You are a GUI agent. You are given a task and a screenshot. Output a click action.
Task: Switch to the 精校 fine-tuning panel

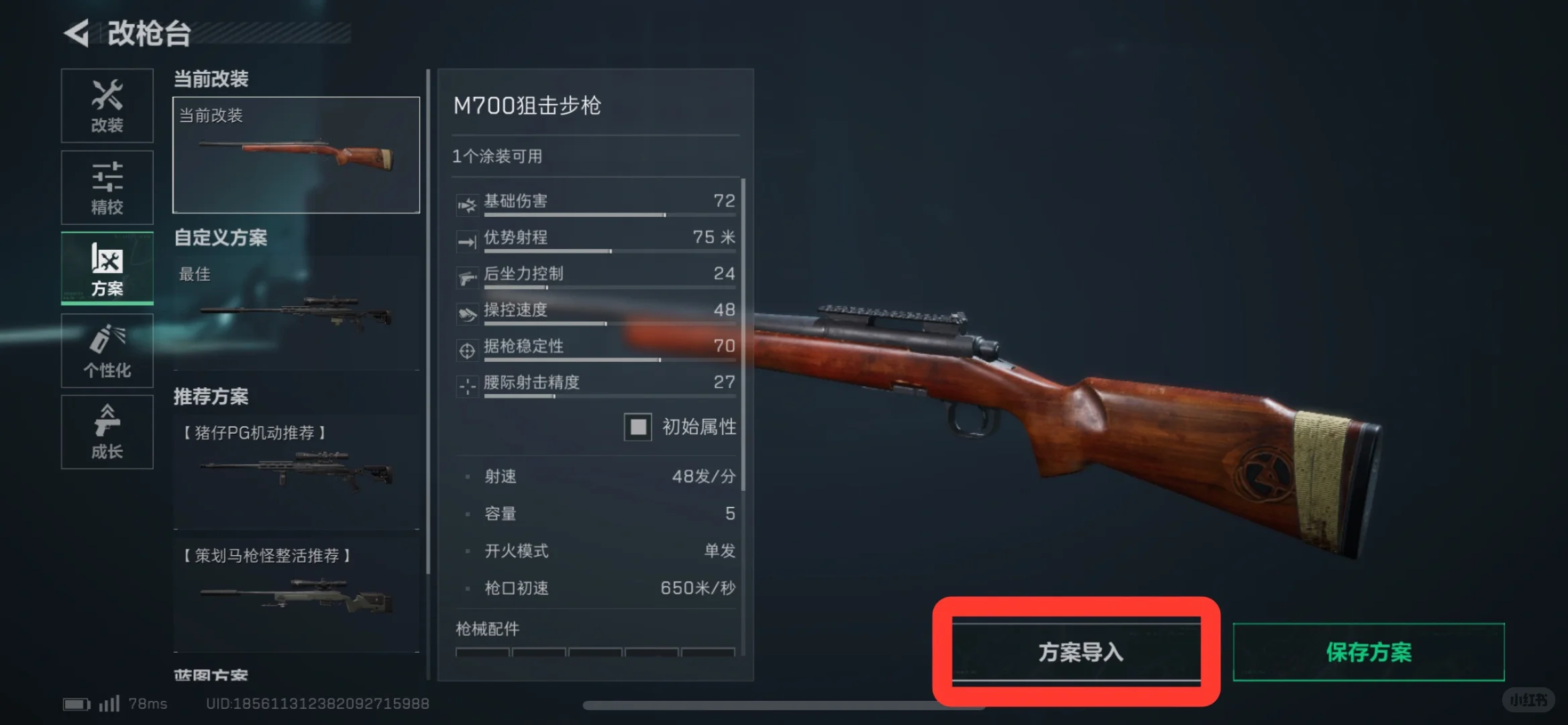pos(107,187)
